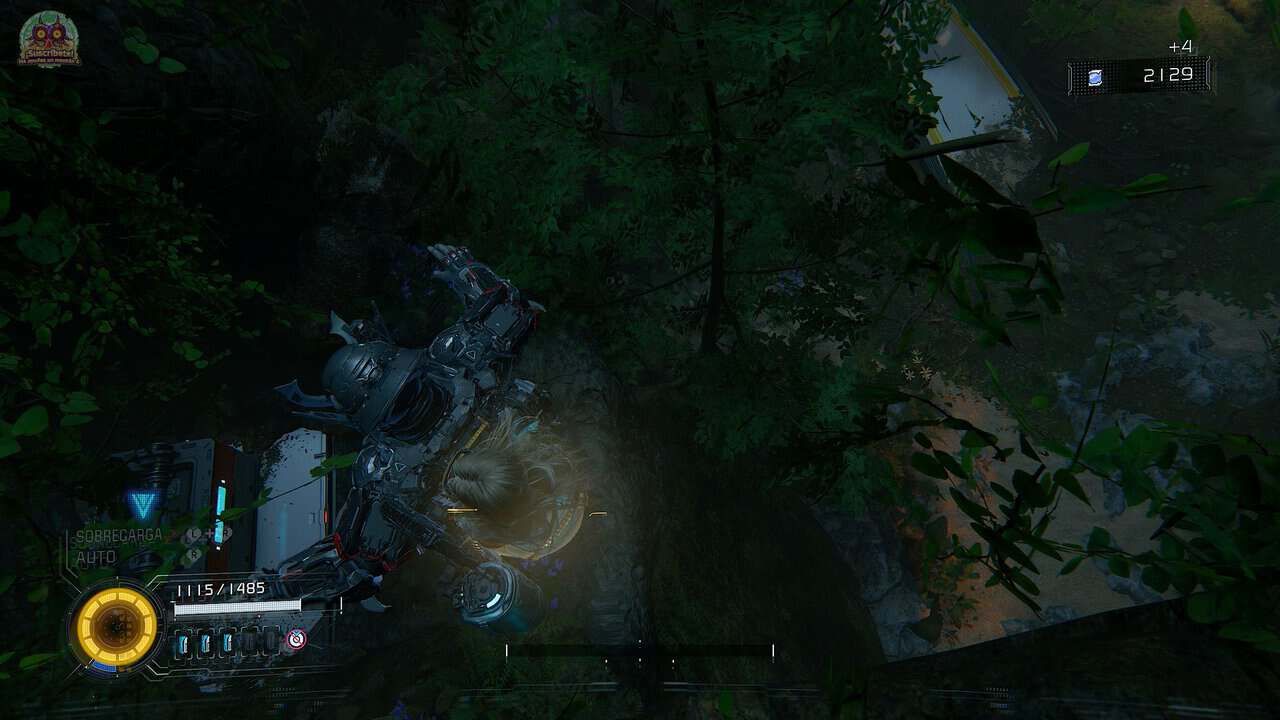Screen dimensions: 1280x720
Task: Select the red crossed-out circle status icon
Action: (x=296, y=639)
